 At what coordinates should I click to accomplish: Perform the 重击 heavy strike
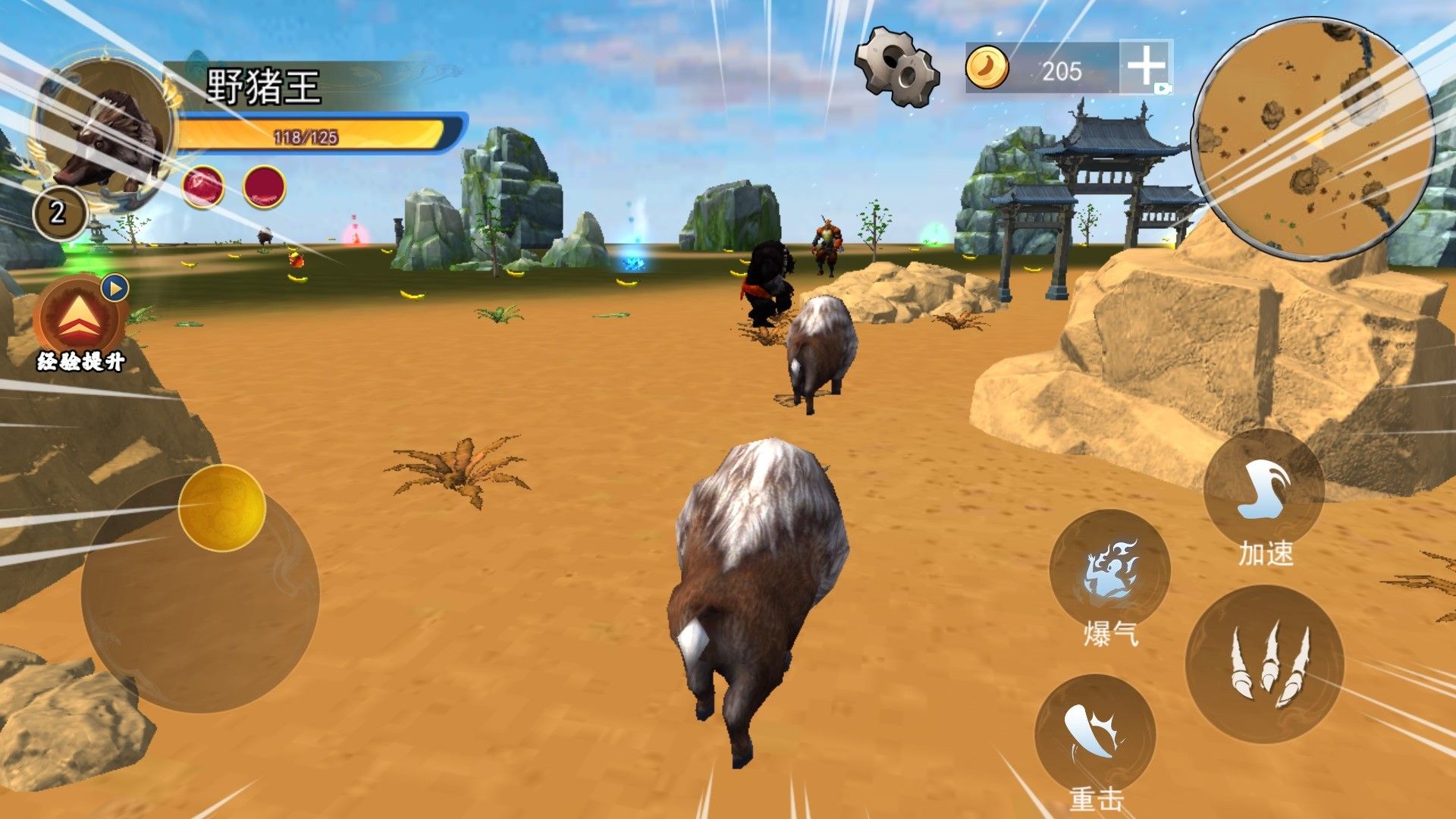1095,735
